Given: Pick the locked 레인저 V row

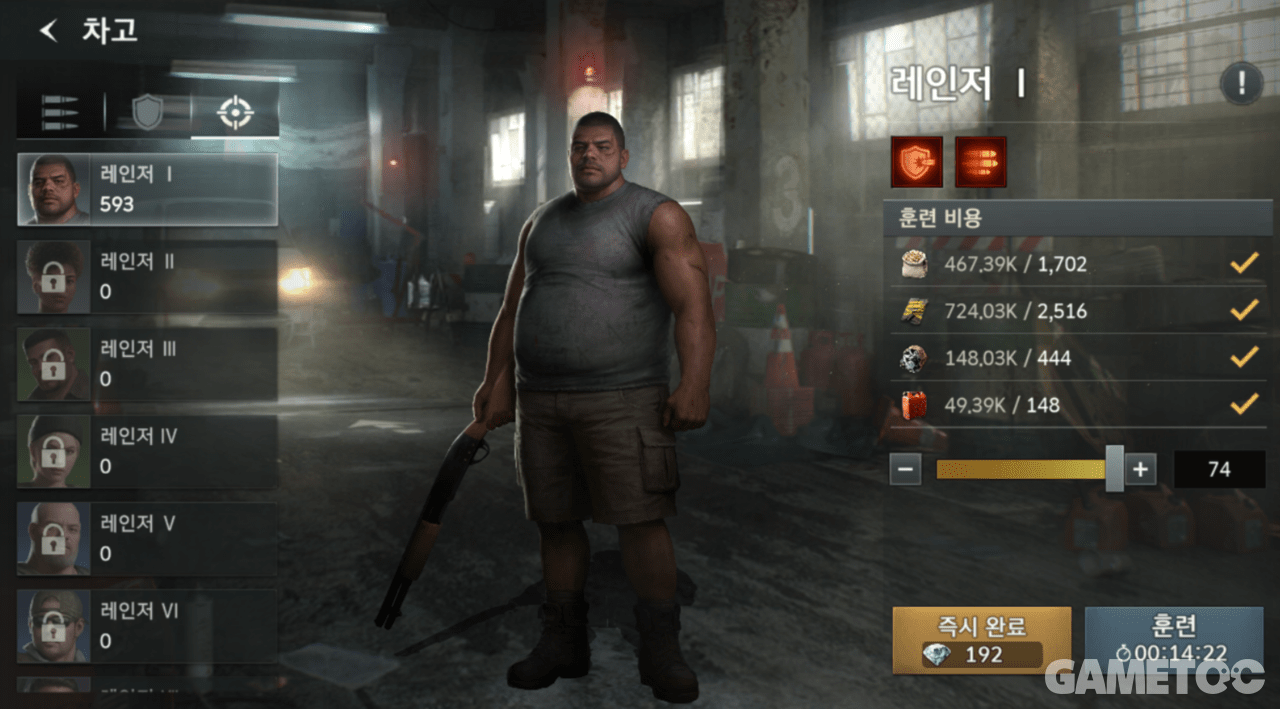Looking at the screenshot, I should (147, 538).
